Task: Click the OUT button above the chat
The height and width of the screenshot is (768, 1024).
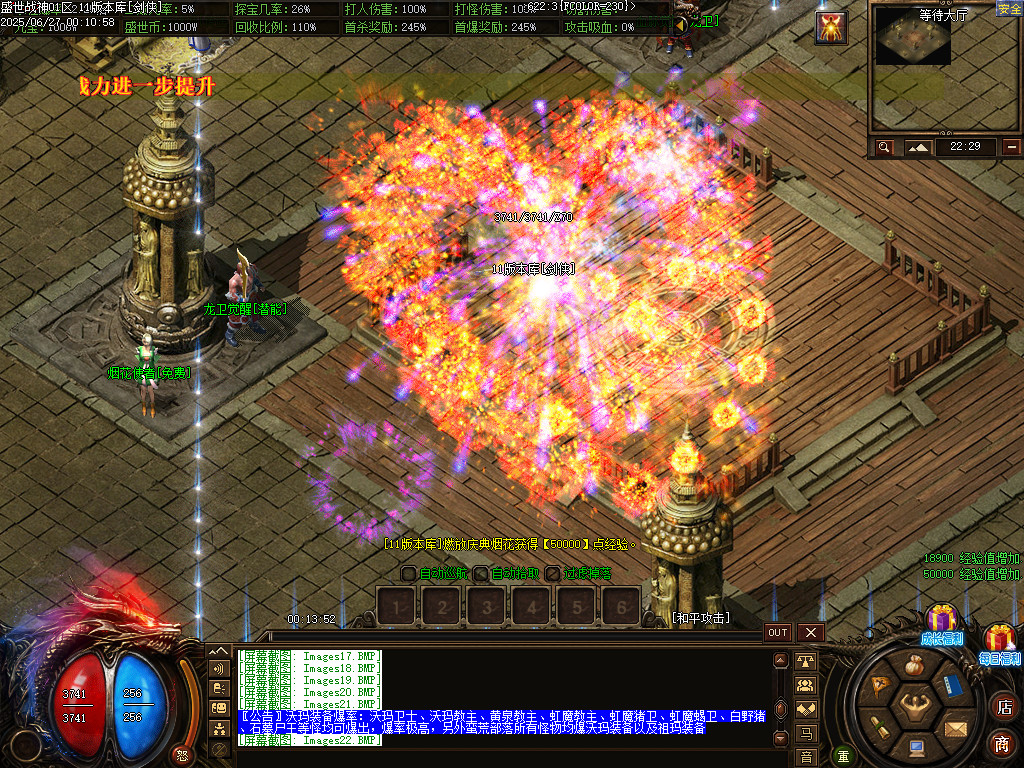Action: [x=778, y=632]
